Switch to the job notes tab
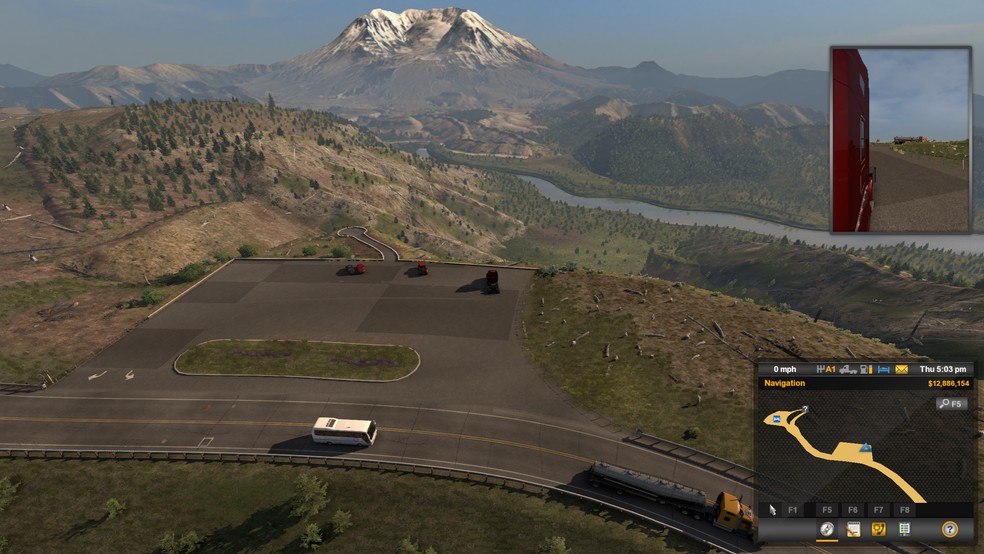 click(x=853, y=529)
